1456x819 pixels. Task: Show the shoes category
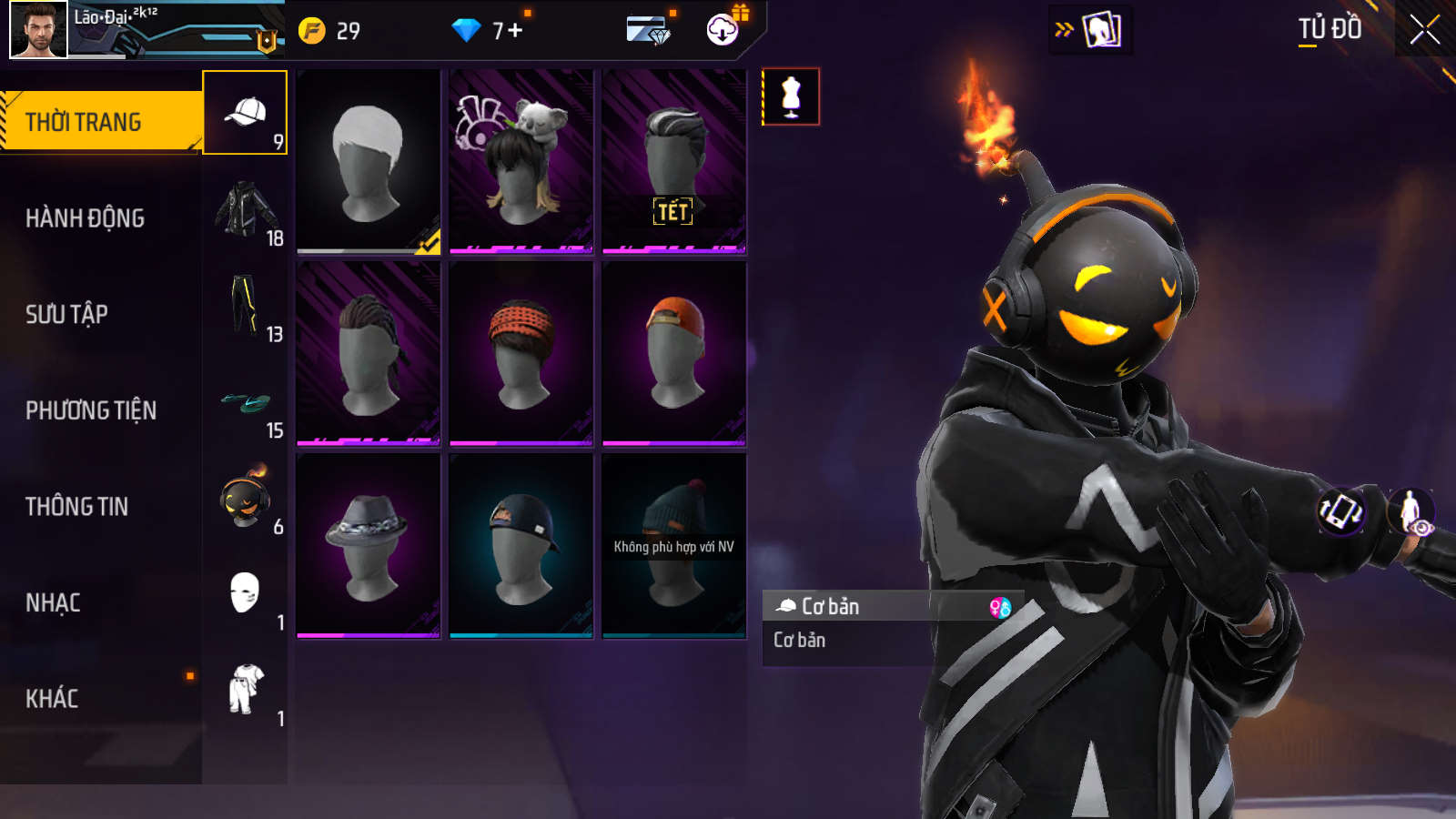click(245, 402)
